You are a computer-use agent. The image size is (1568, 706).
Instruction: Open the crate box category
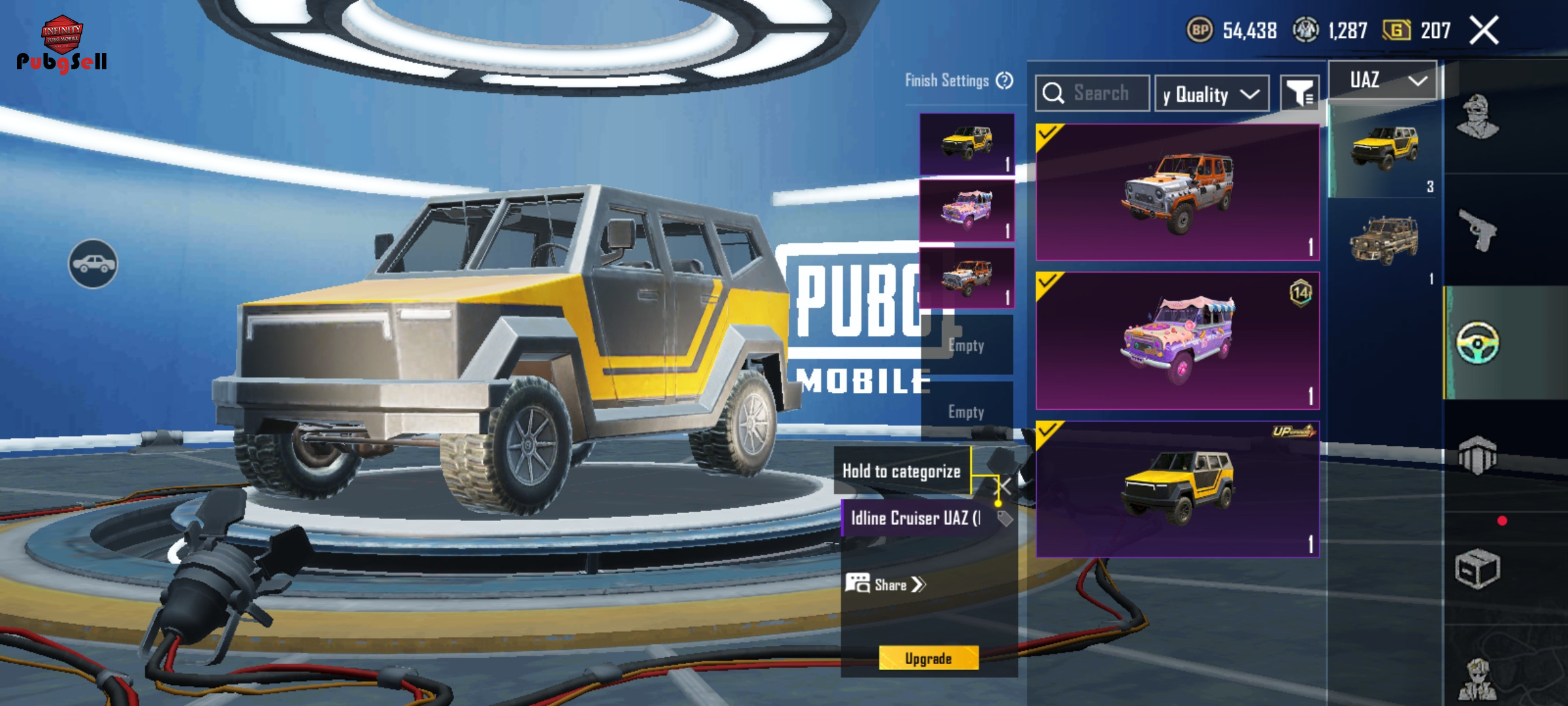point(1478,568)
